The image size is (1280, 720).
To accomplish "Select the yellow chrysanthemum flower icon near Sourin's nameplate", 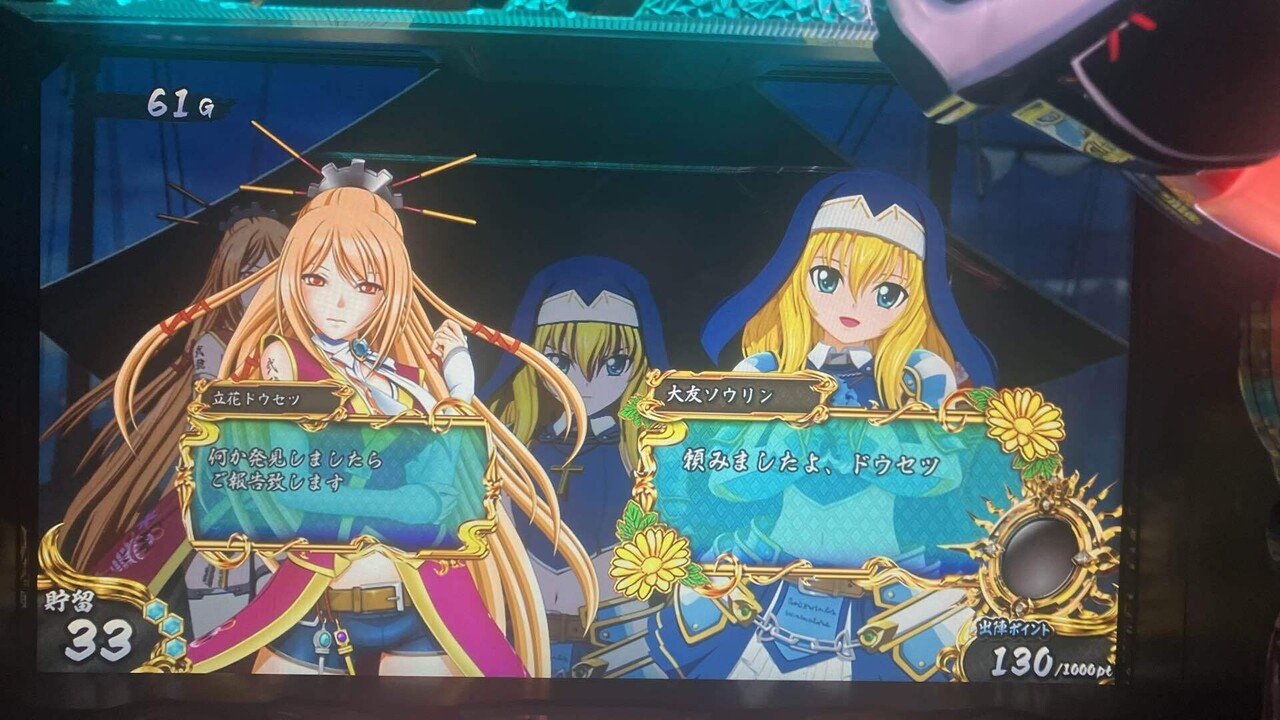I will (1023, 425).
